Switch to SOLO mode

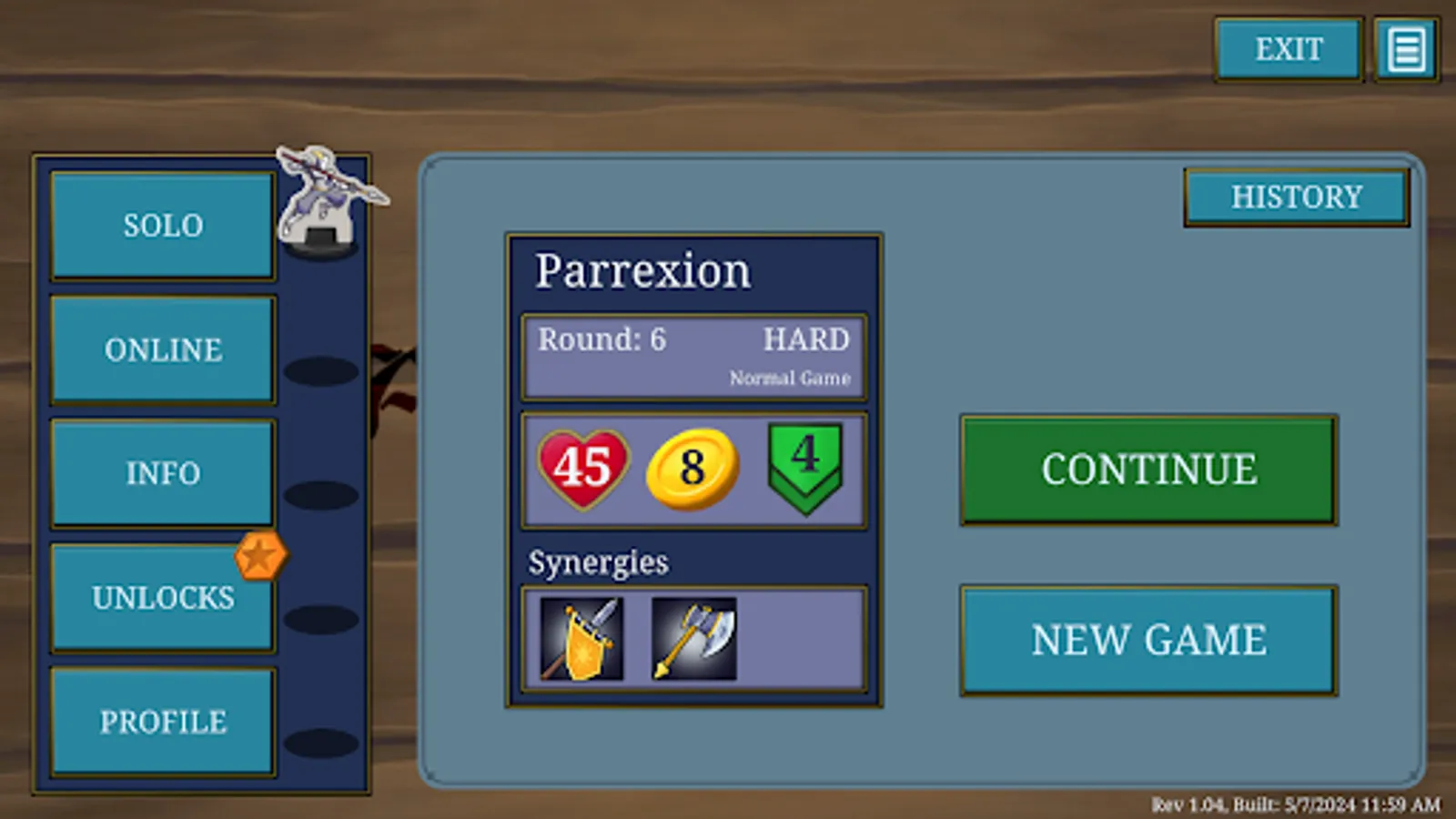(162, 225)
